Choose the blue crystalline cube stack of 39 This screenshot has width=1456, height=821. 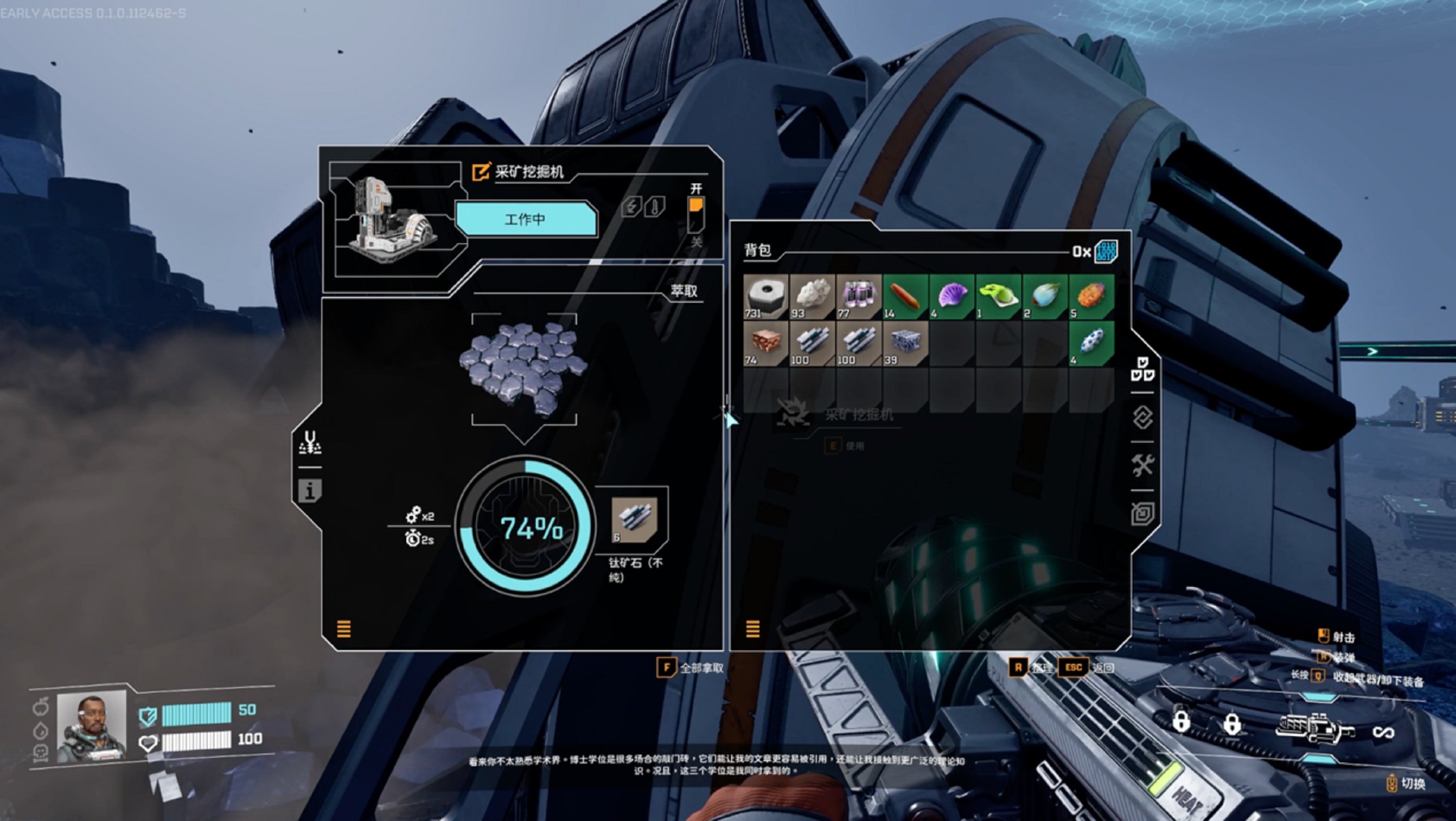(906, 344)
